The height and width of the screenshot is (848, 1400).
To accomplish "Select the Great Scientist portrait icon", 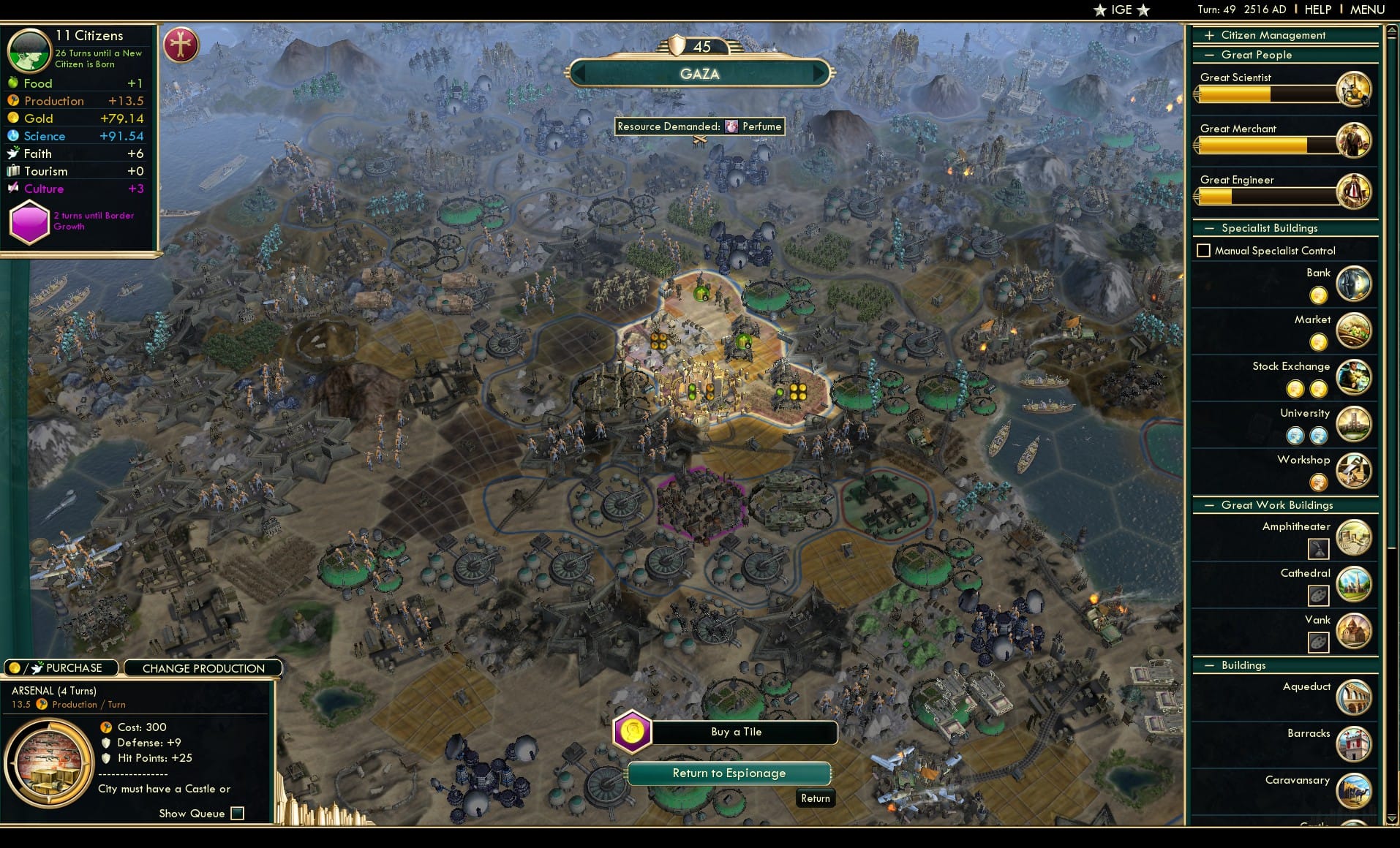I will coord(1355,88).
